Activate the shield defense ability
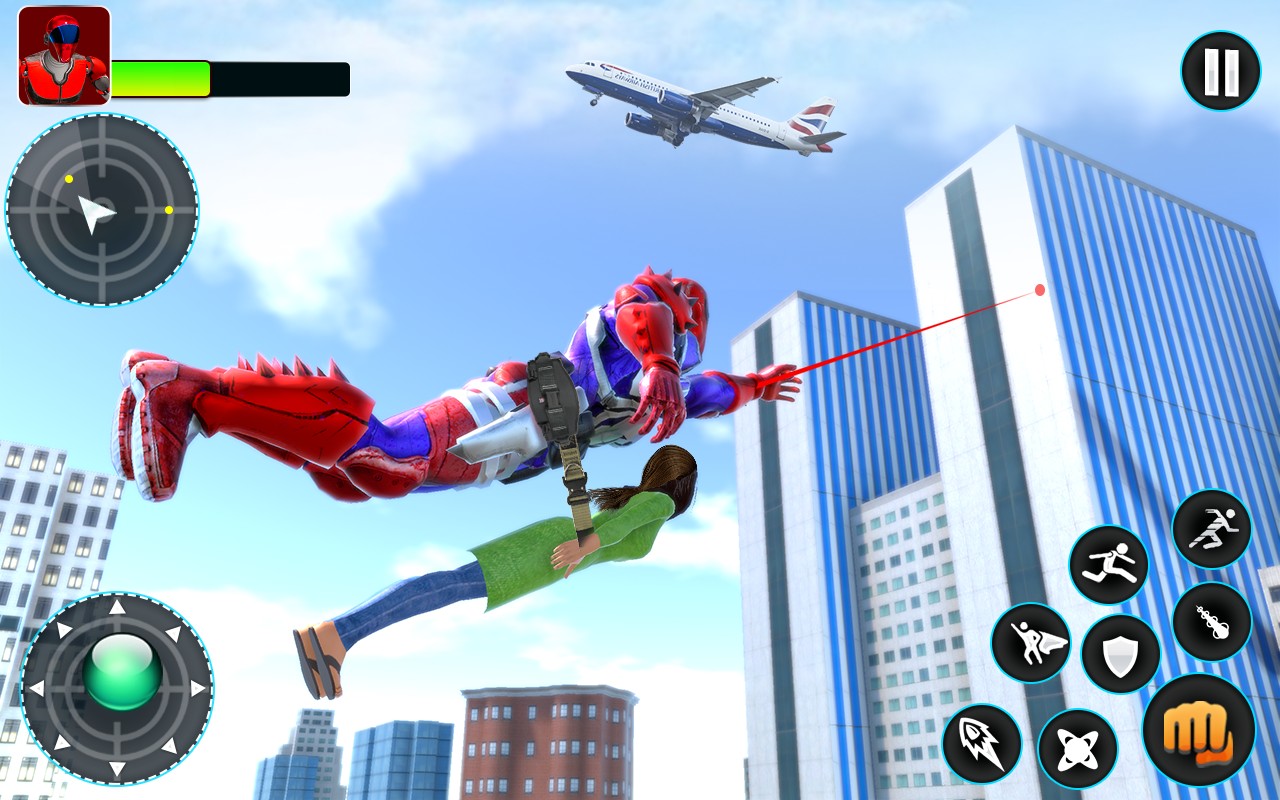Image resolution: width=1280 pixels, height=800 pixels. click(1120, 655)
